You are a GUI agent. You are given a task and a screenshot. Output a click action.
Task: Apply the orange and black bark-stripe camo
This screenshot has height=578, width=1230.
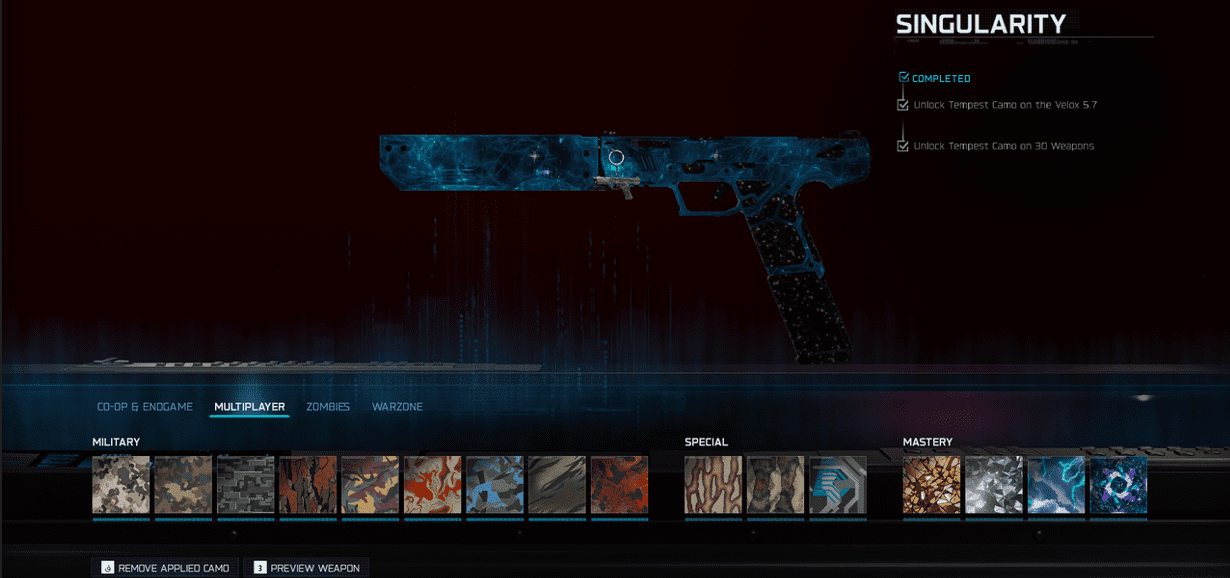pos(307,485)
